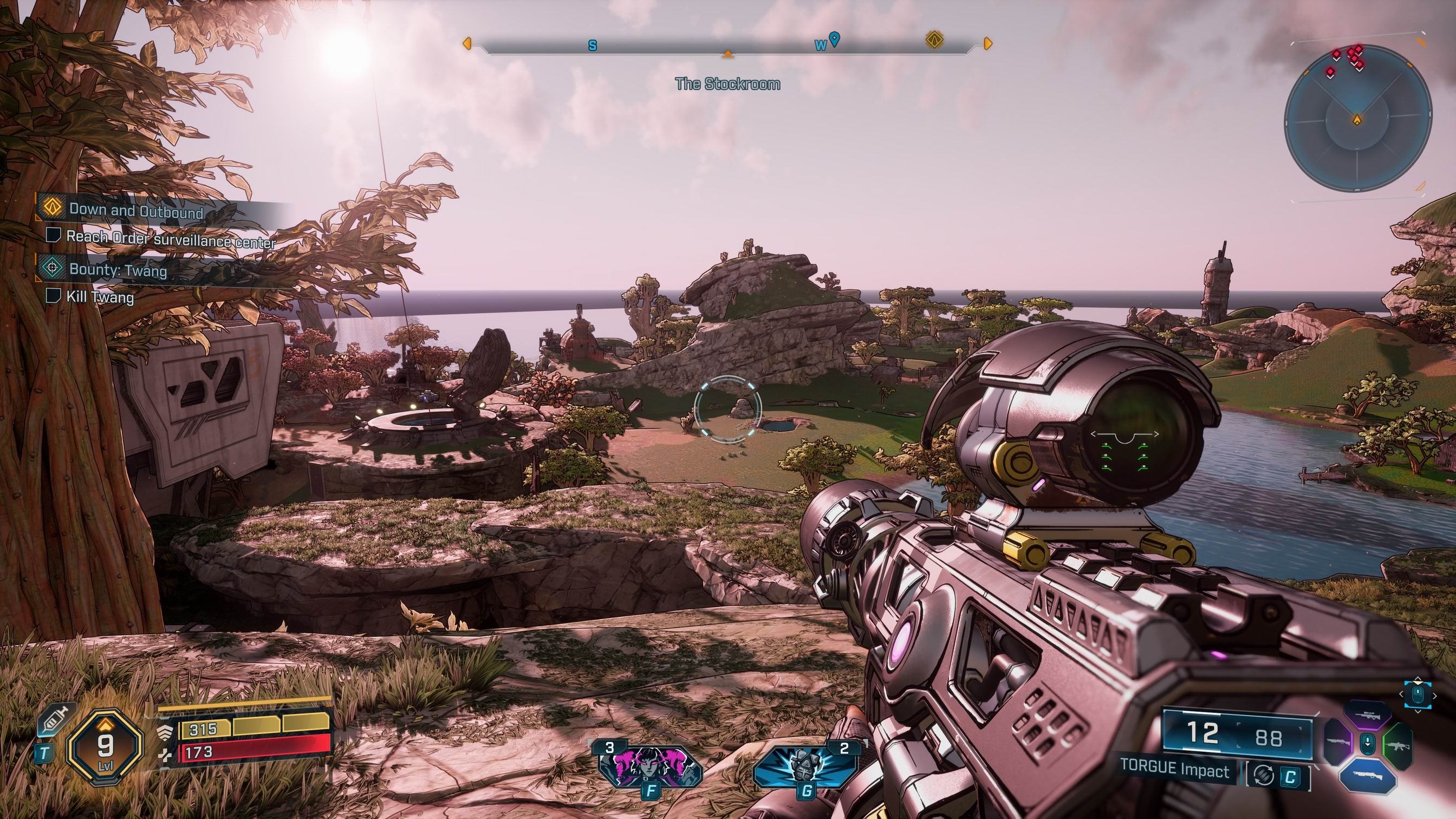Image resolution: width=1456 pixels, height=819 pixels.
Task: Click the level 9 character badge
Action: point(105,746)
